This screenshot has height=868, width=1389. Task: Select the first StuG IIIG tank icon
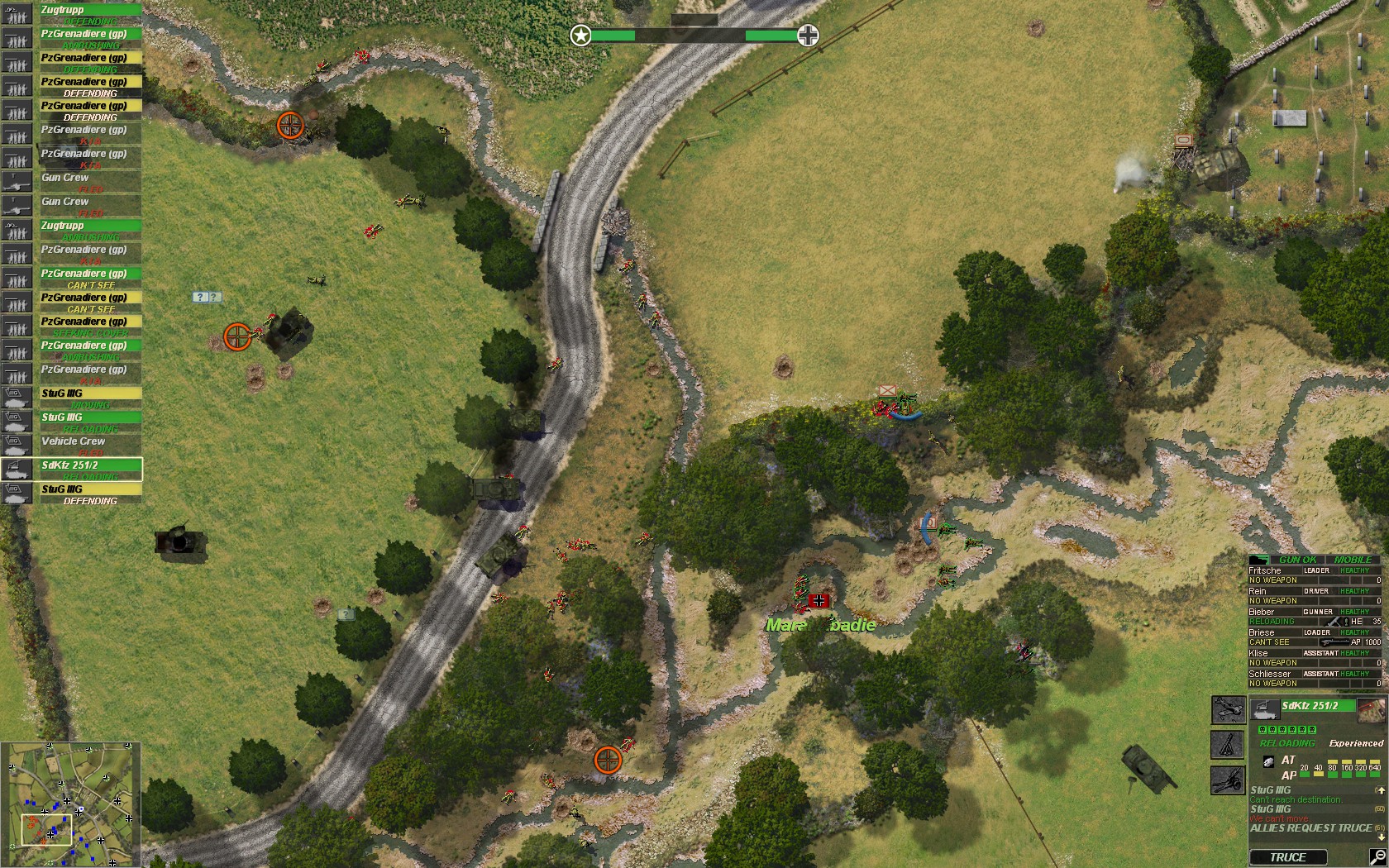[17, 398]
